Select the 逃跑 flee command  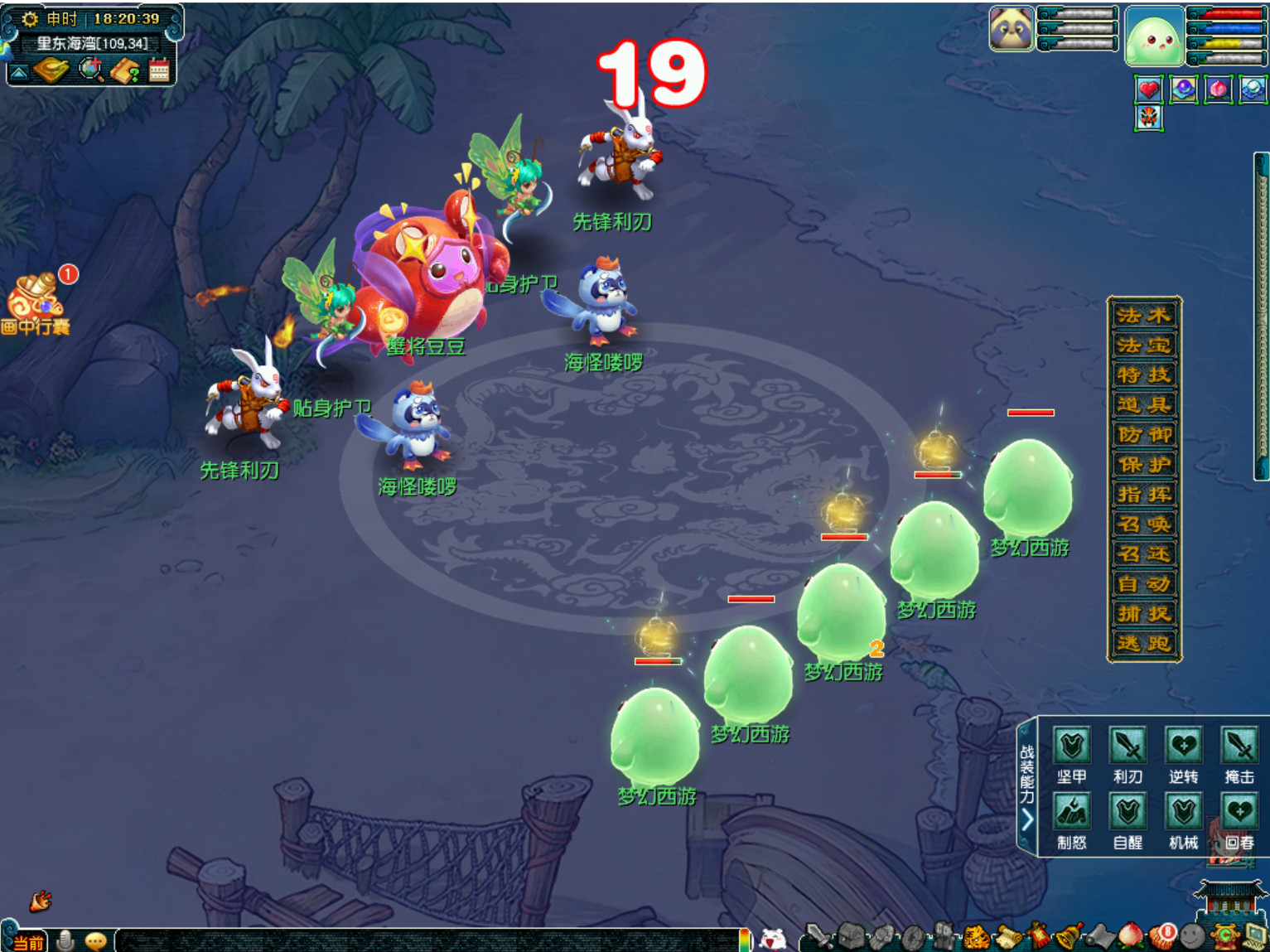click(1144, 643)
